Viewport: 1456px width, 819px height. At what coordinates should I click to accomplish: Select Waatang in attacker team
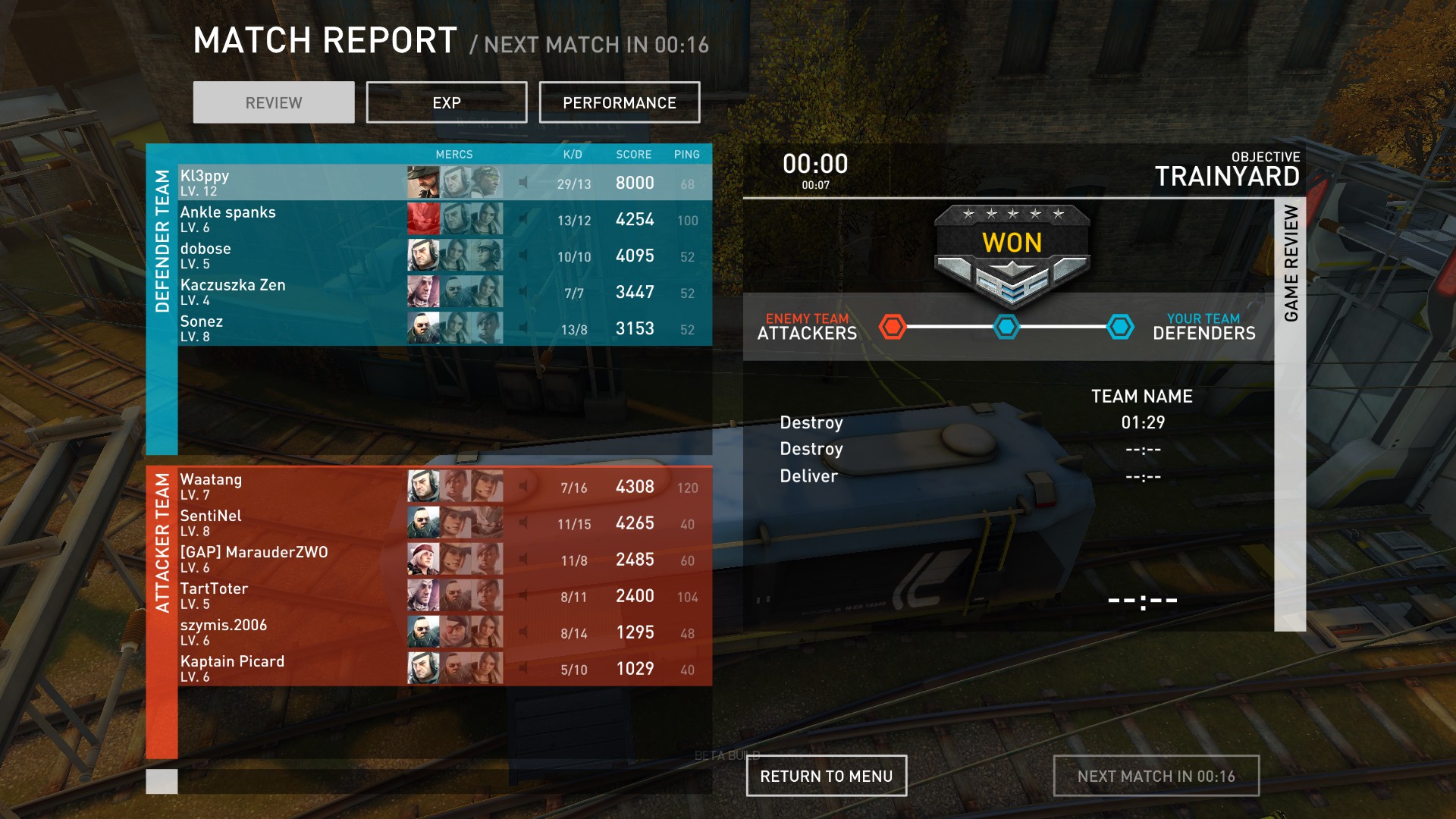pos(288,486)
